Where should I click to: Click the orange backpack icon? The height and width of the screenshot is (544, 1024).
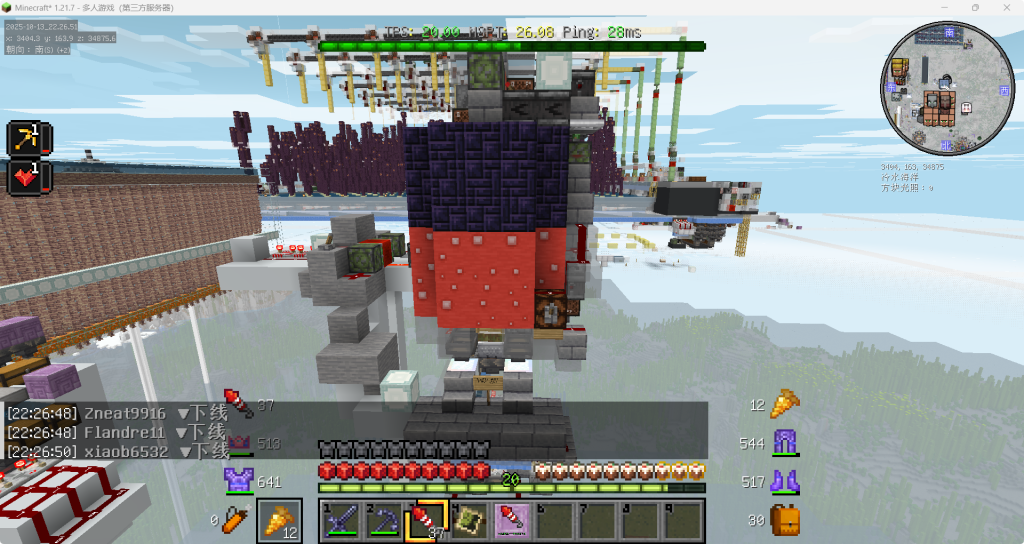point(783,520)
